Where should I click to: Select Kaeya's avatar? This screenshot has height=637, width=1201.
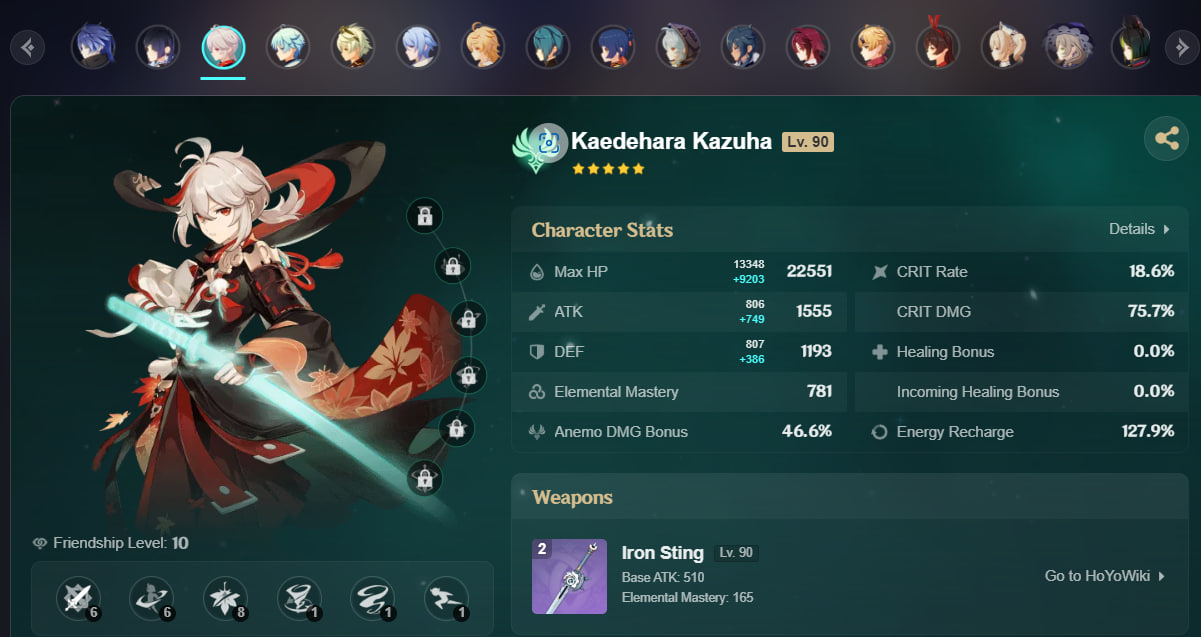tap(743, 46)
